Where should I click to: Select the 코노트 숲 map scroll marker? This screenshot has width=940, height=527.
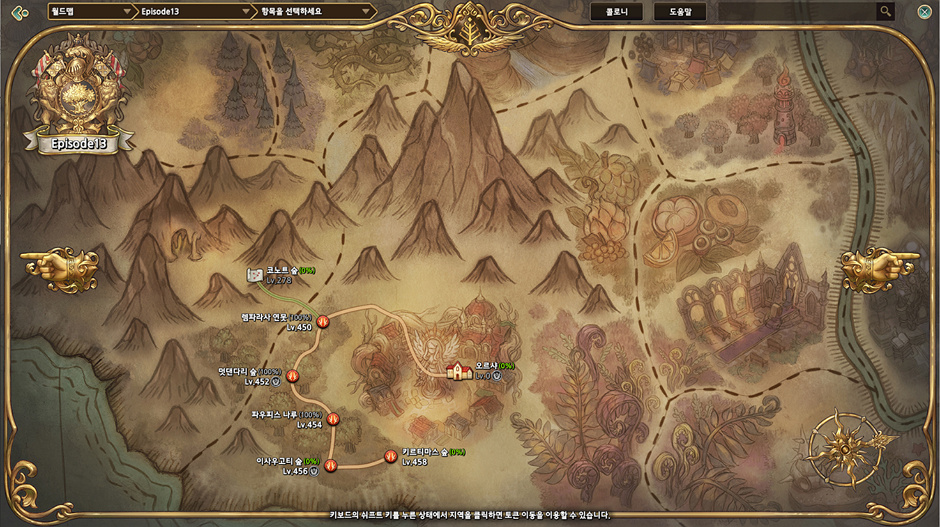click(x=255, y=275)
